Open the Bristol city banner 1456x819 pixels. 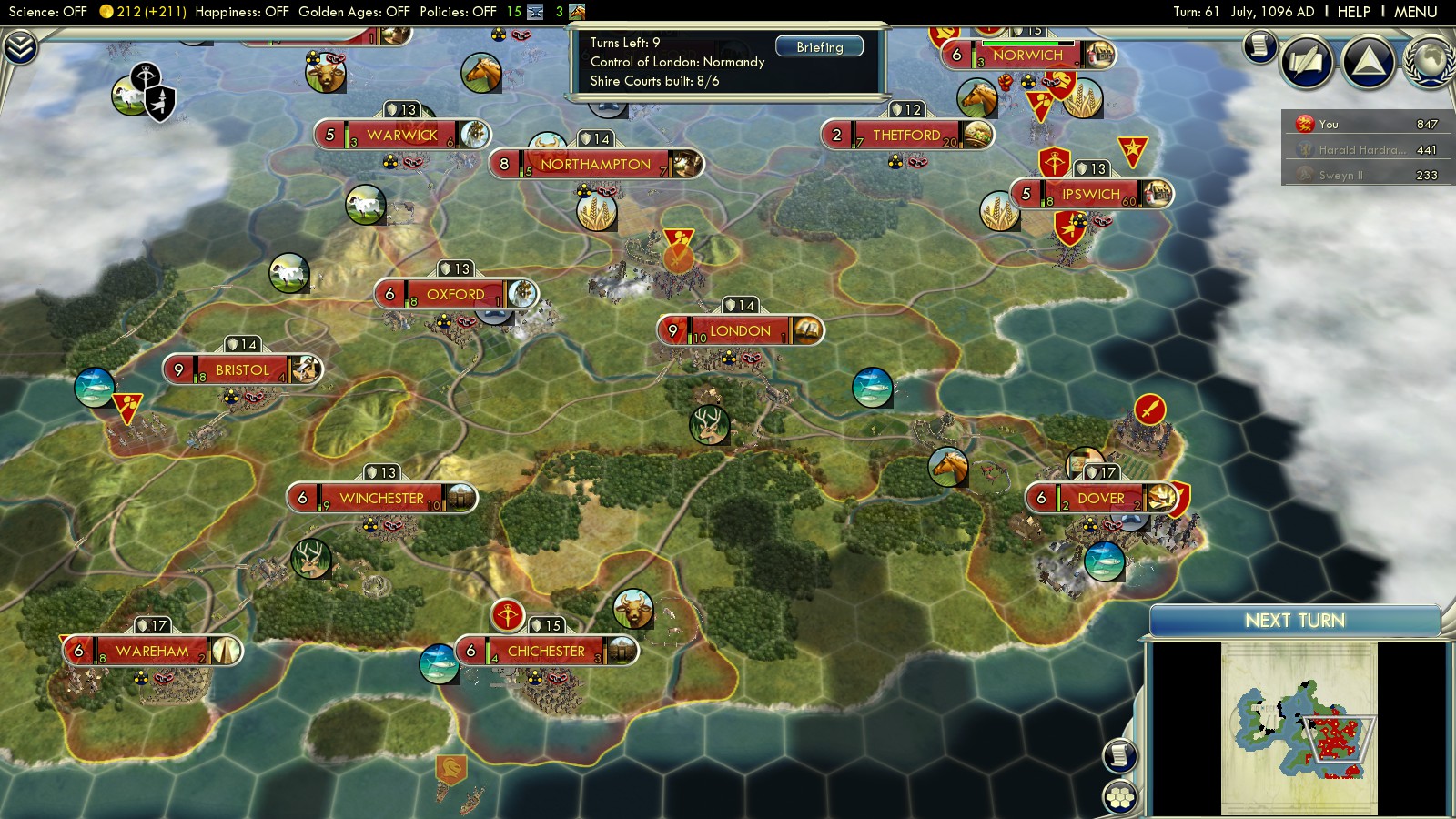[242, 369]
